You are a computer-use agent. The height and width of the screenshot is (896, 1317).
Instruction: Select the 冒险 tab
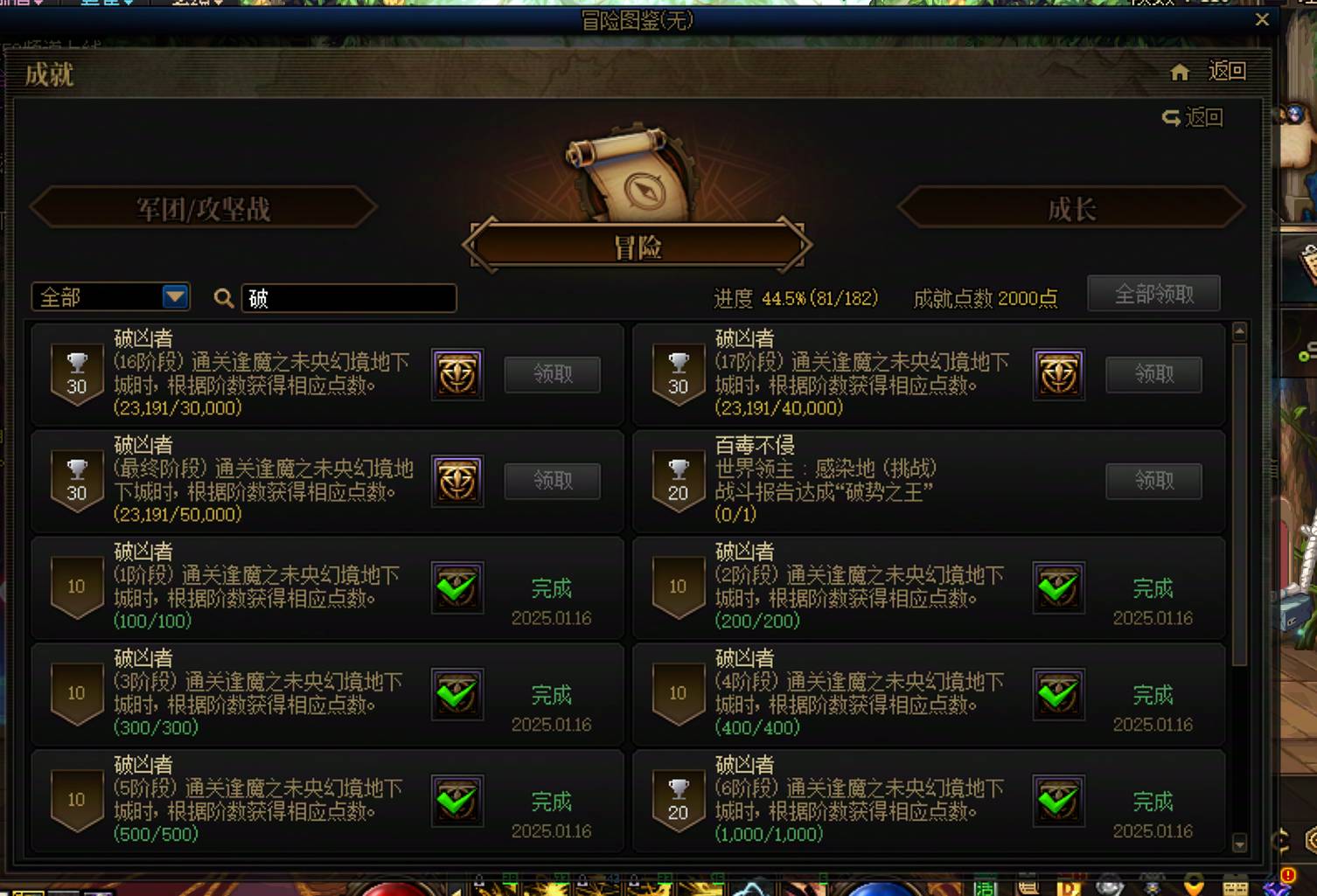click(638, 246)
